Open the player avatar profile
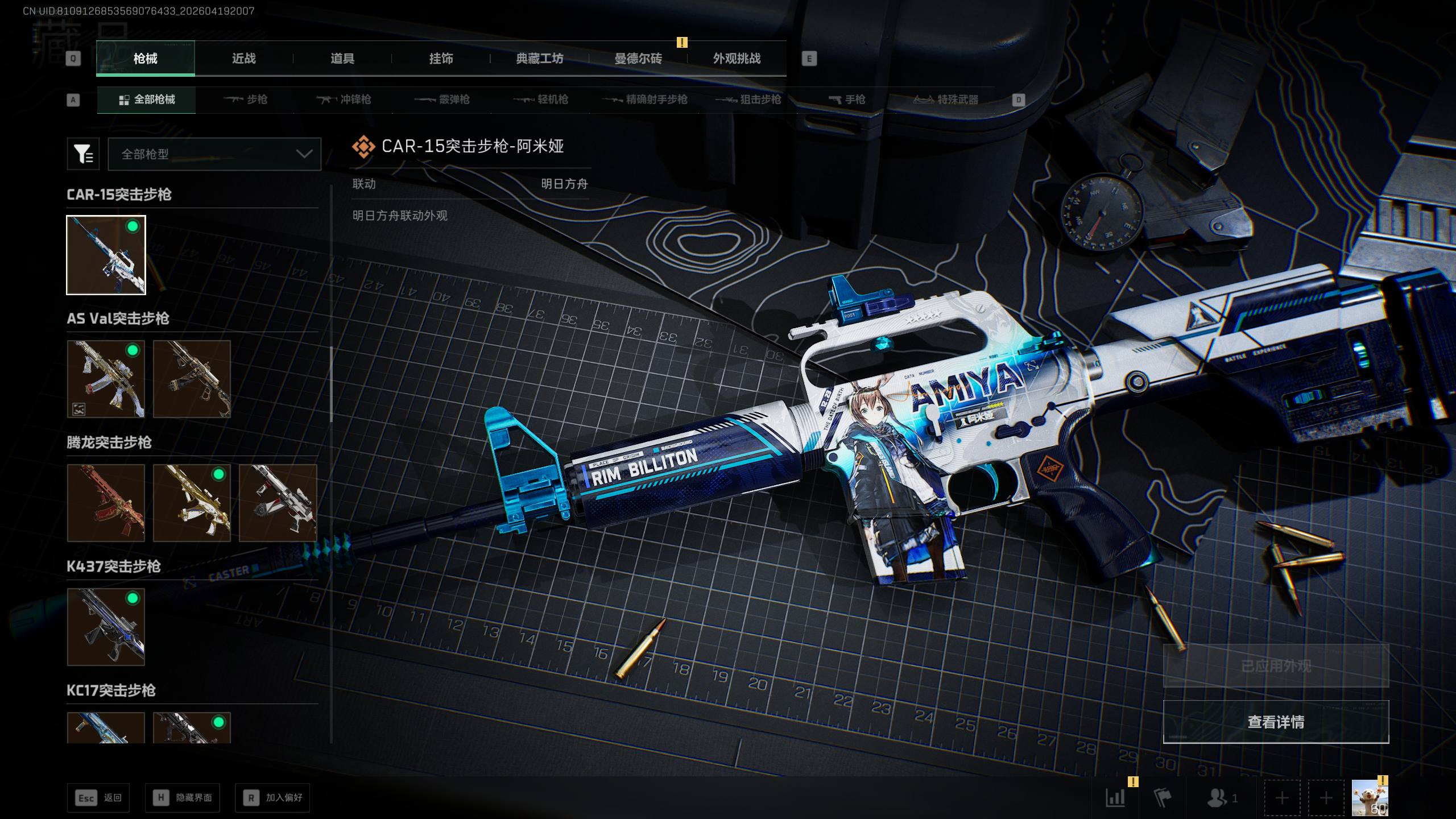This screenshot has width=1456, height=819. [1370, 797]
